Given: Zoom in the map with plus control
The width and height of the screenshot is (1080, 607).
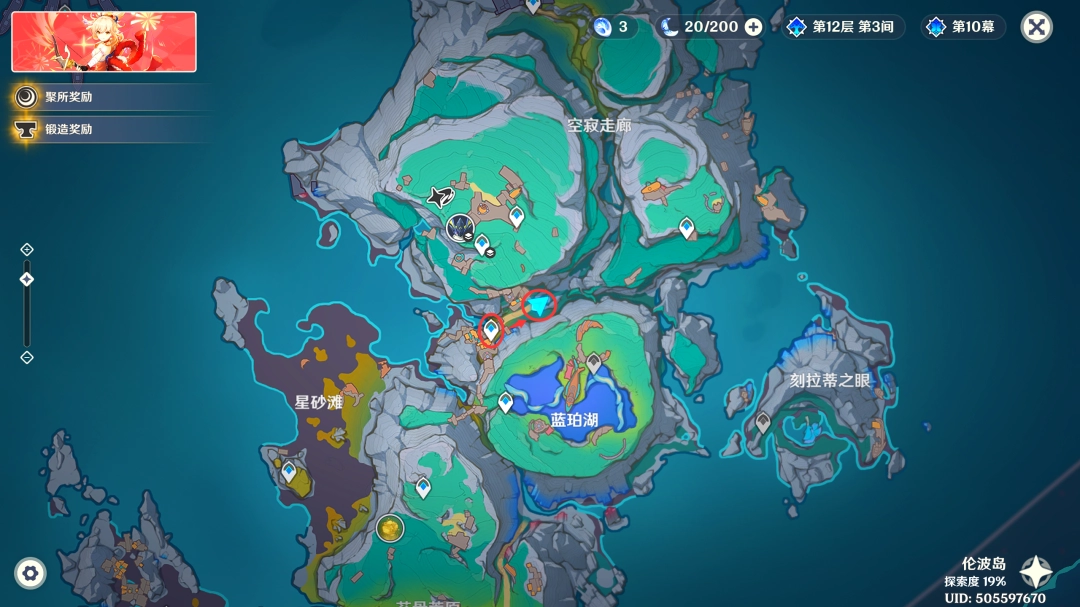Looking at the screenshot, I should tap(27, 249).
